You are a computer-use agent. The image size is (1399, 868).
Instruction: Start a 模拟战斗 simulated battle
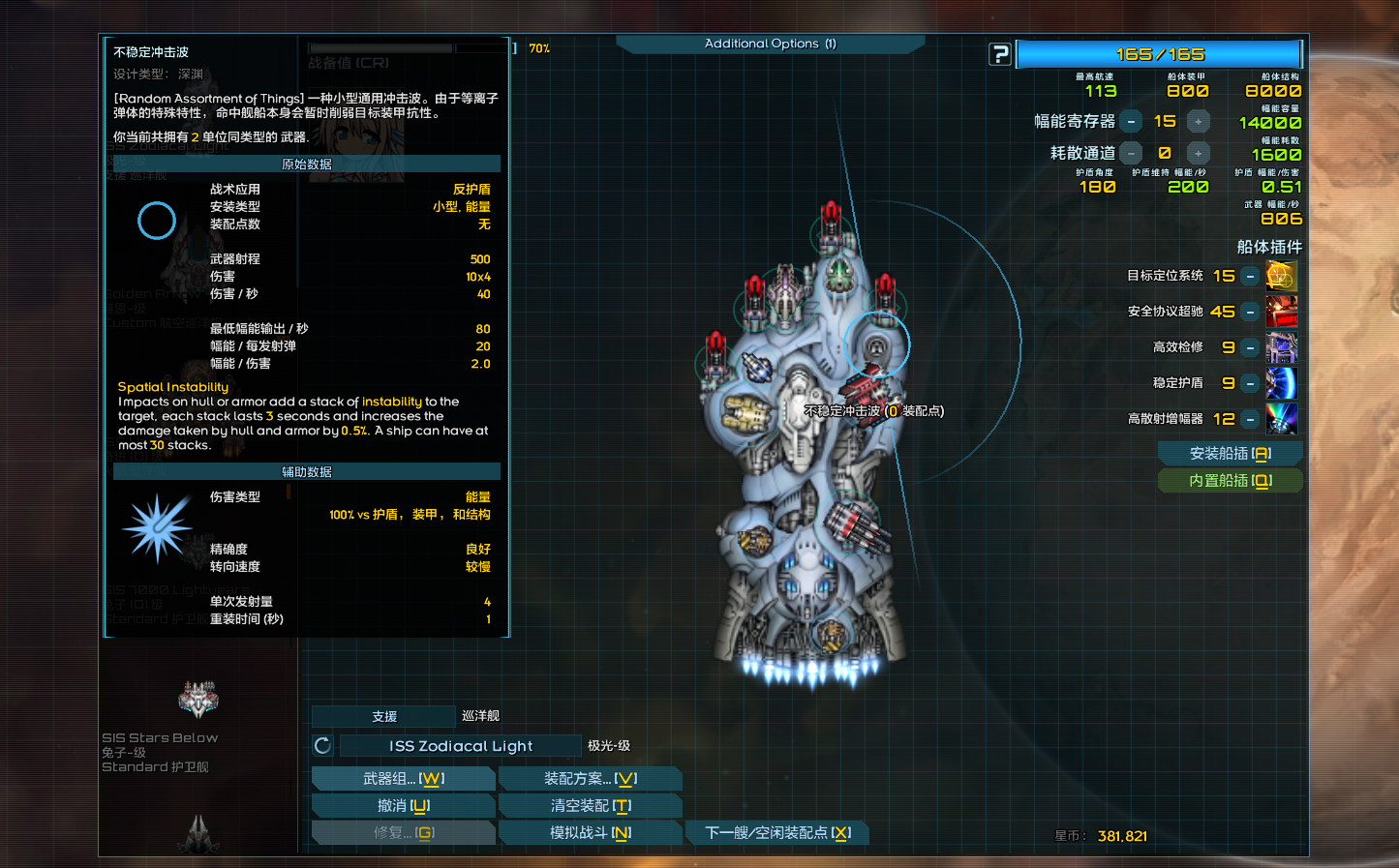(x=590, y=832)
